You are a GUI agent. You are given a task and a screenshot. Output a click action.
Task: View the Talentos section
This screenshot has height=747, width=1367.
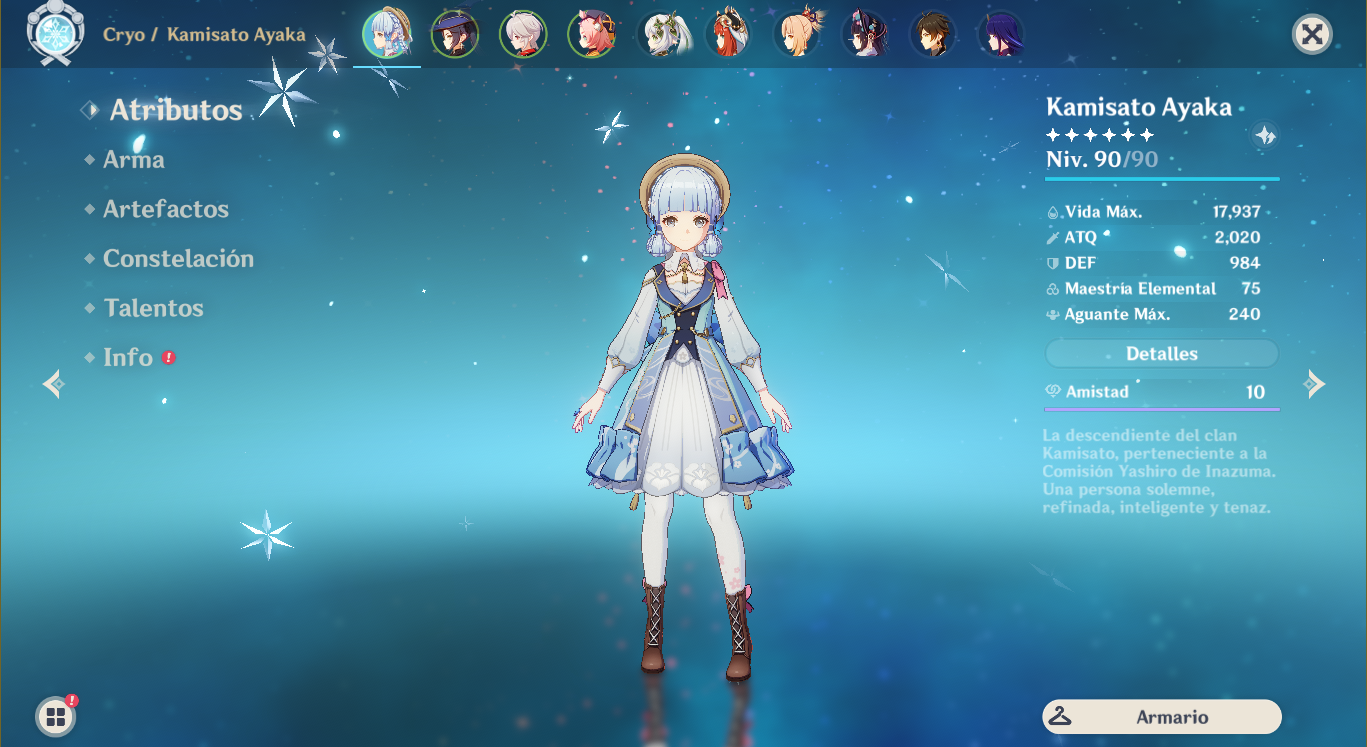pos(154,308)
